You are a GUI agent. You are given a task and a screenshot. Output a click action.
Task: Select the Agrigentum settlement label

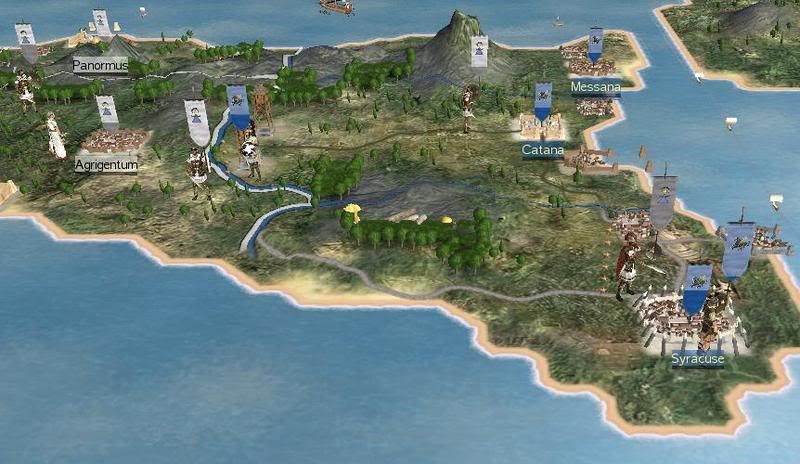(105, 163)
